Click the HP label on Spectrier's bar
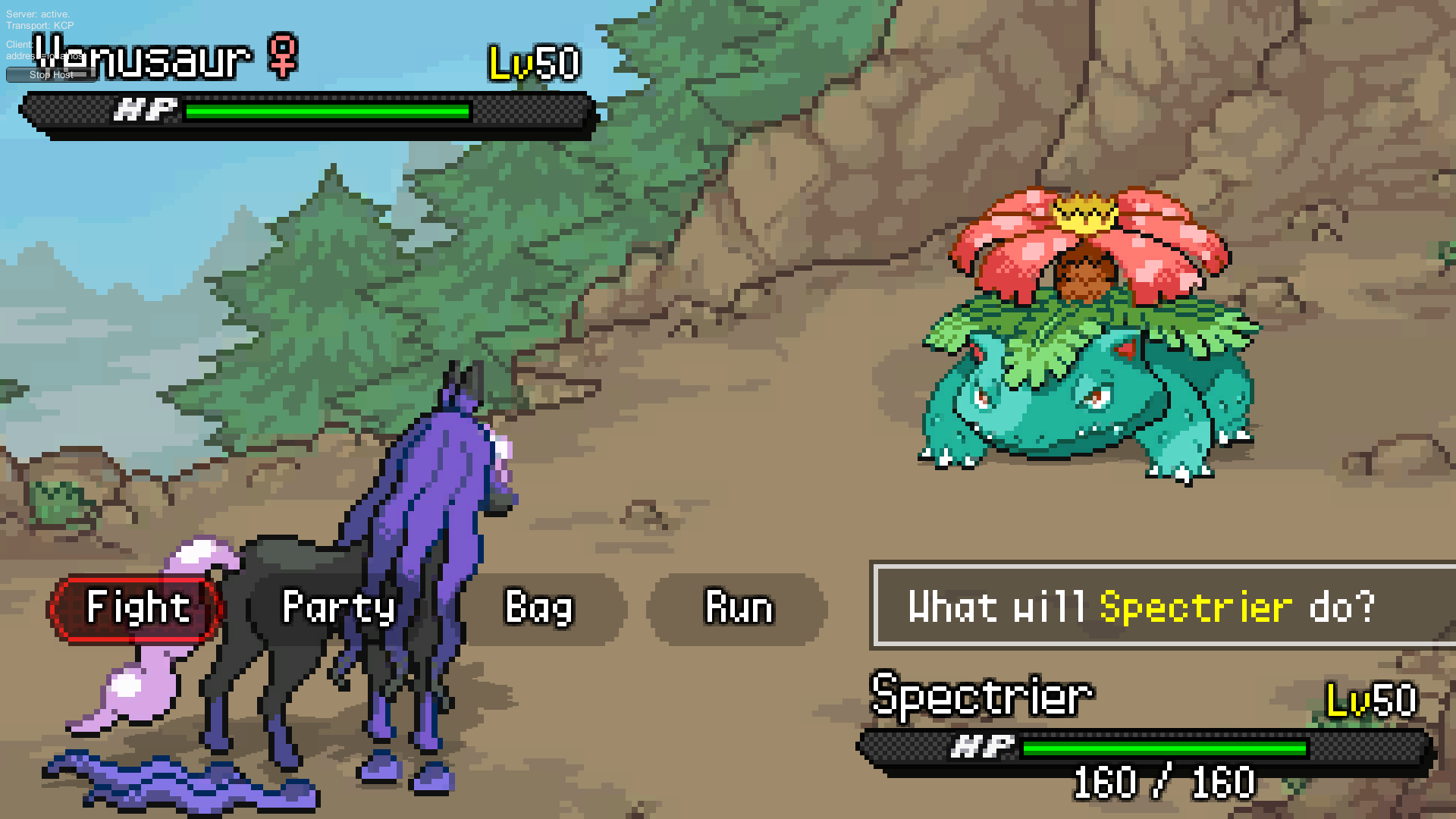Screen dimensions: 1456x819 pyautogui.click(x=982, y=746)
